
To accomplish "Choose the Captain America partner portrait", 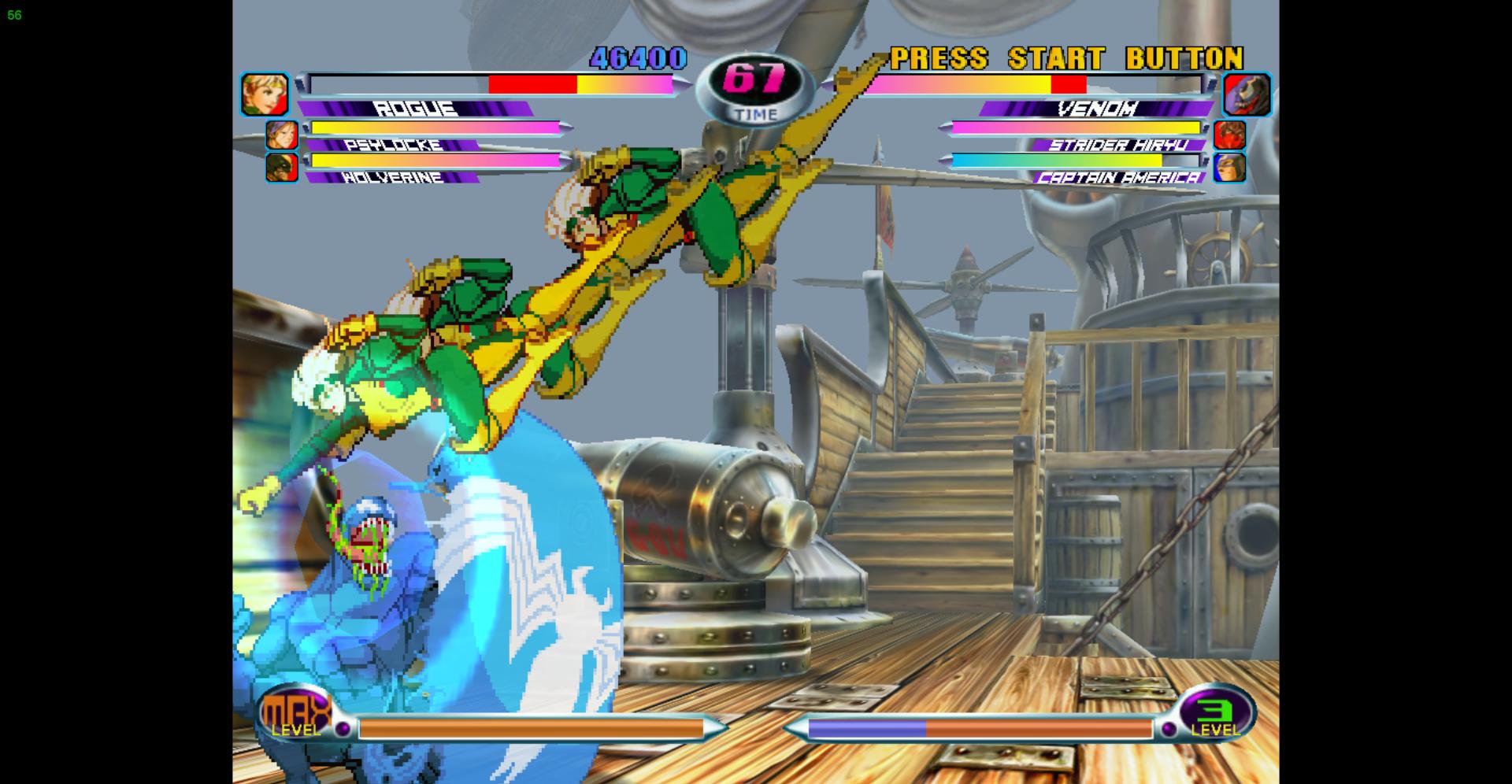I will click(x=1229, y=167).
